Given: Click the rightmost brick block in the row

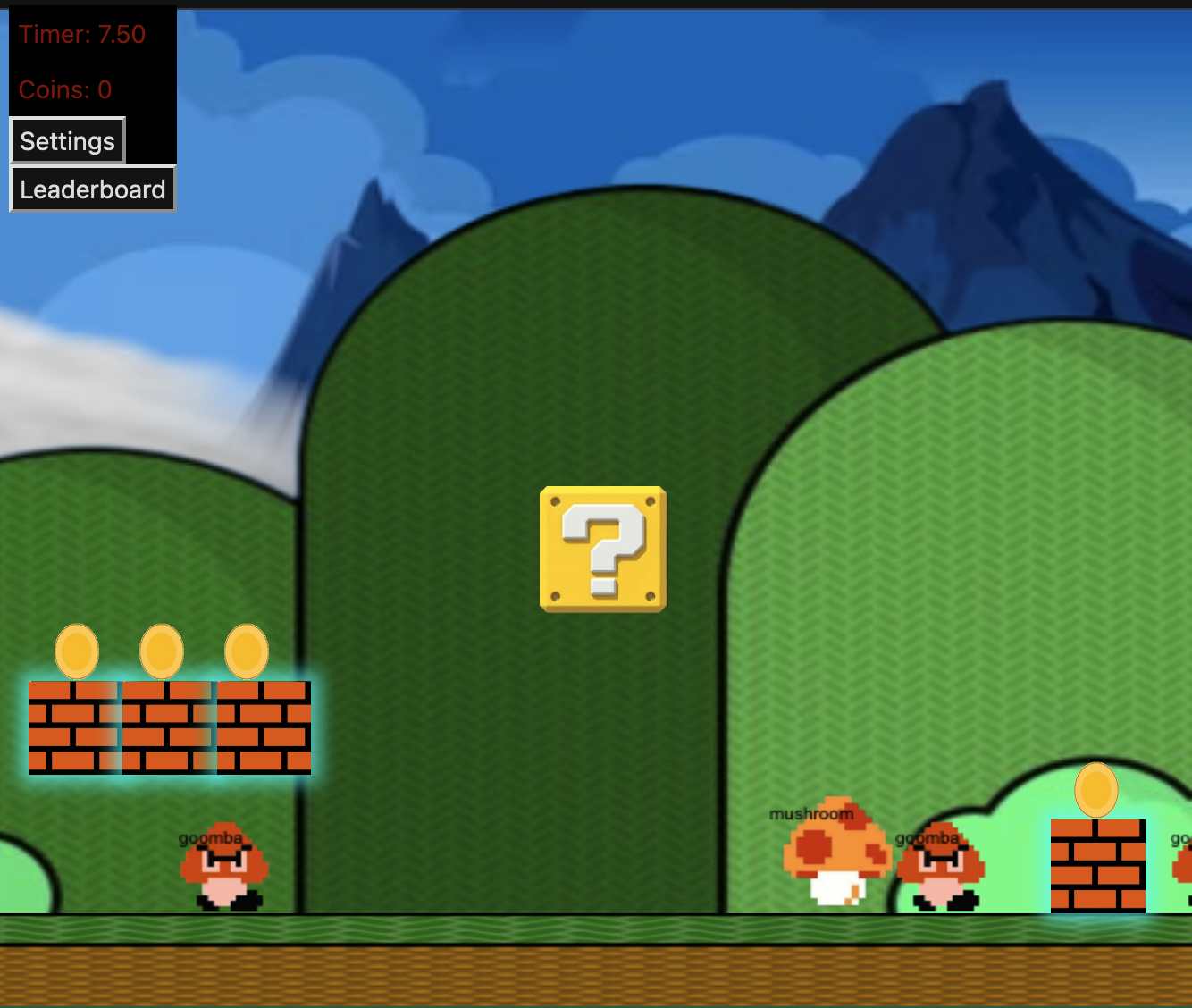Looking at the screenshot, I should click(261, 726).
